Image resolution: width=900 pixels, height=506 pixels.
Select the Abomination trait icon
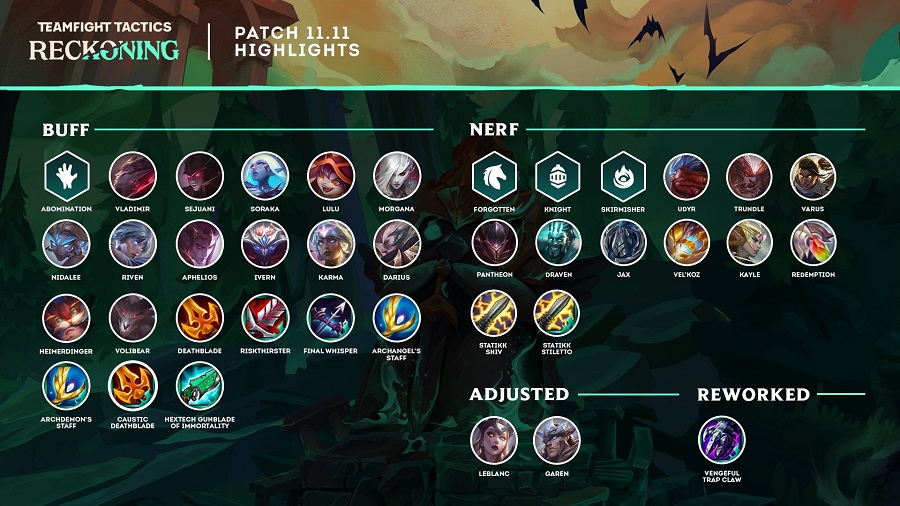click(67, 176)
